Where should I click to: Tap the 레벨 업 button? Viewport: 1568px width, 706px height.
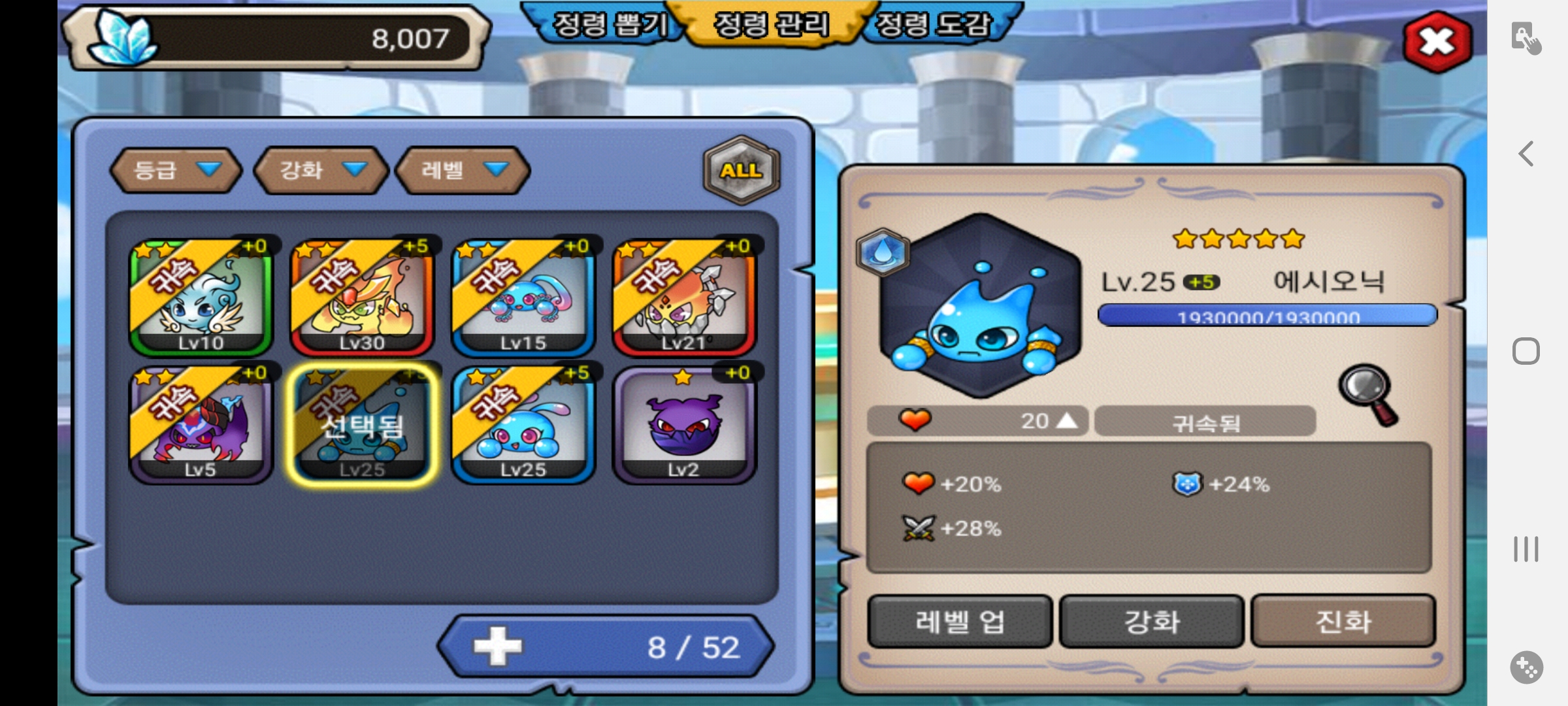959,621
